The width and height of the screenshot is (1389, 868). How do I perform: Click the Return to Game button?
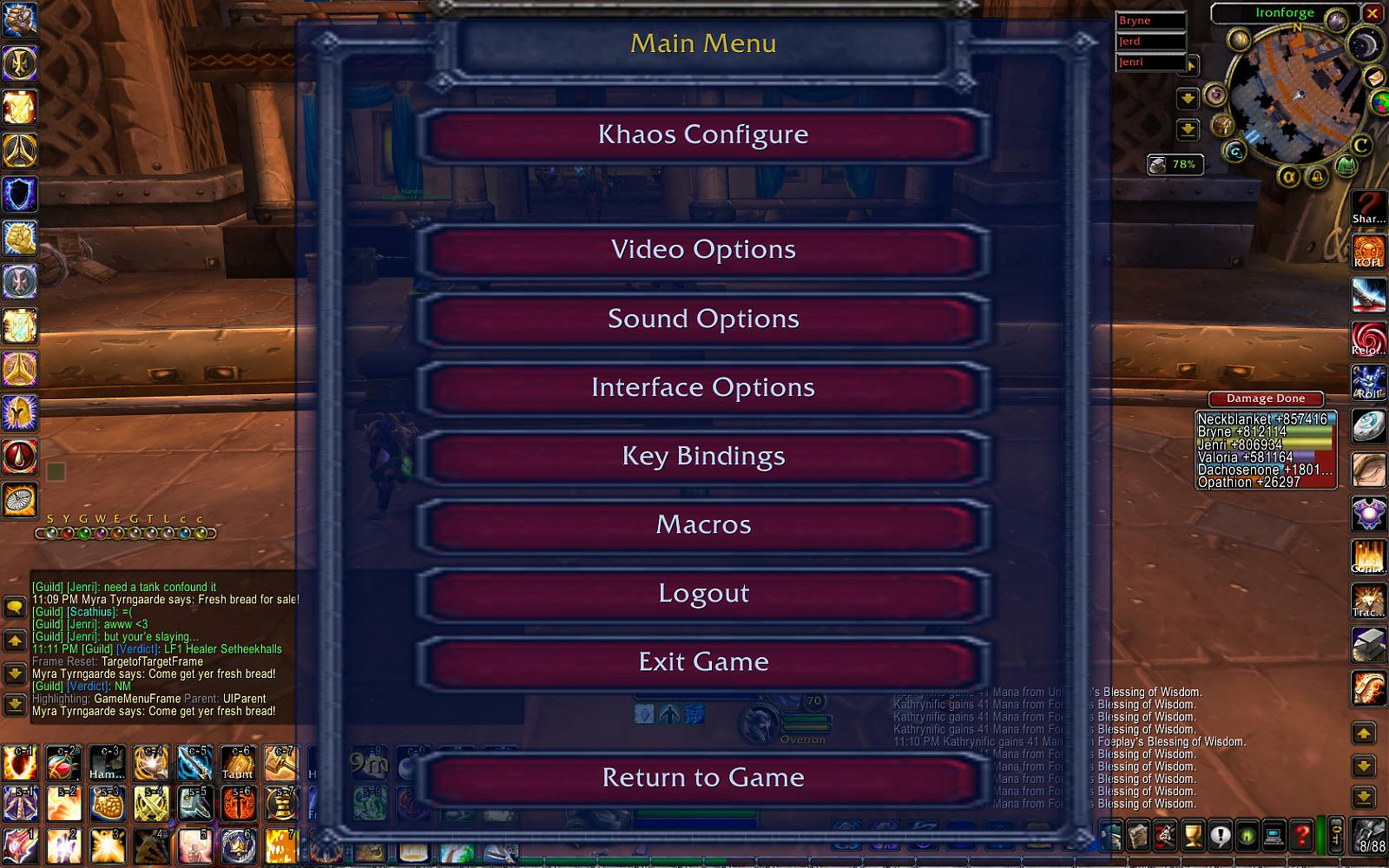(703, 778)
